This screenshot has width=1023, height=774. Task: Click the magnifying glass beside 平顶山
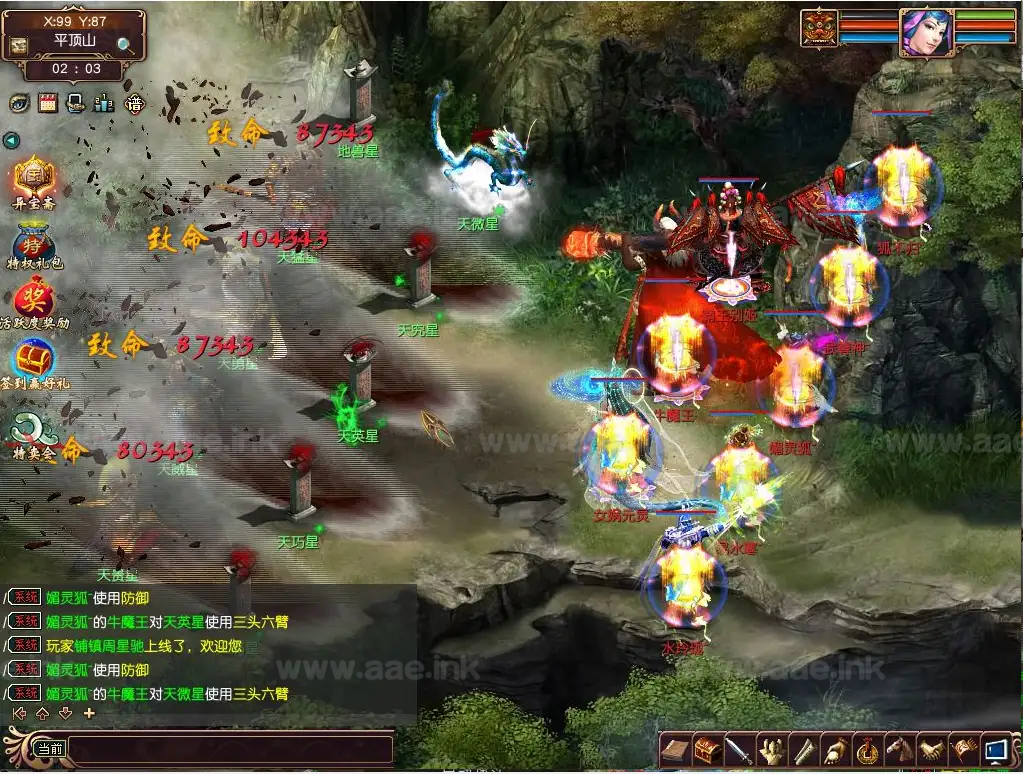[x=125, y=44]
